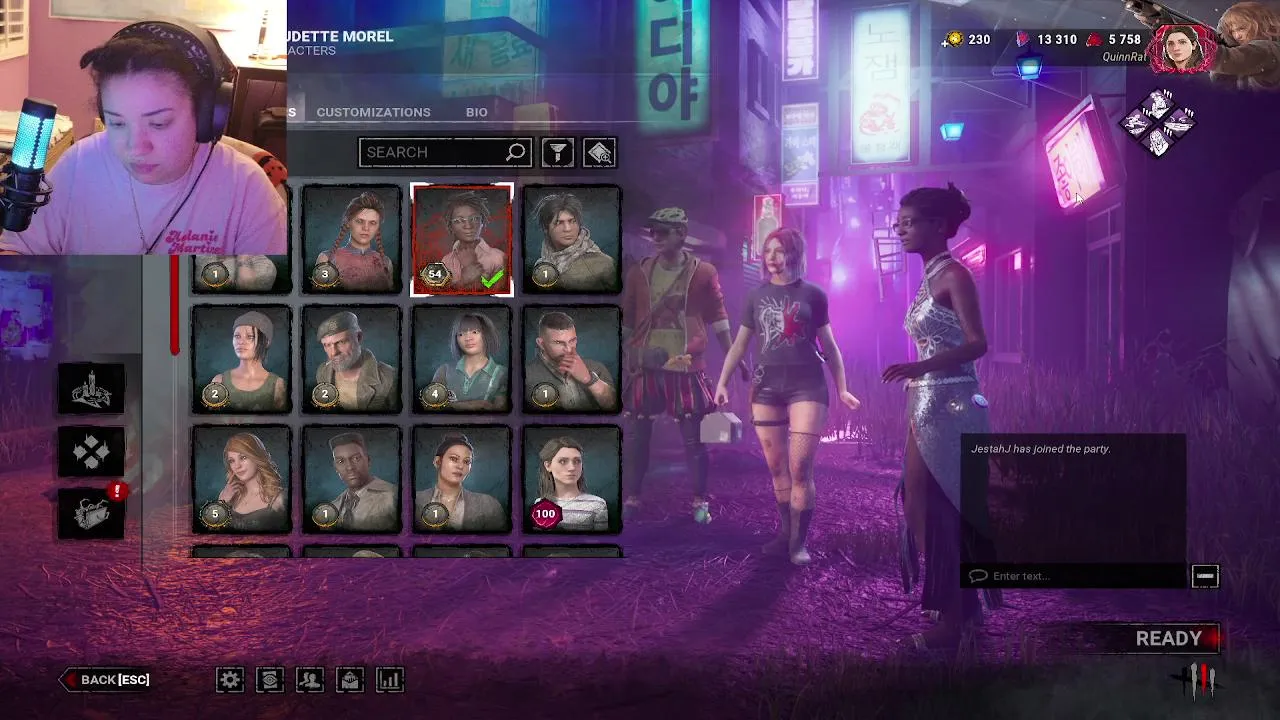The width and height of the screenshot is (1280, 720).
Task: Go back with the Back button
Action: point(106,680)
